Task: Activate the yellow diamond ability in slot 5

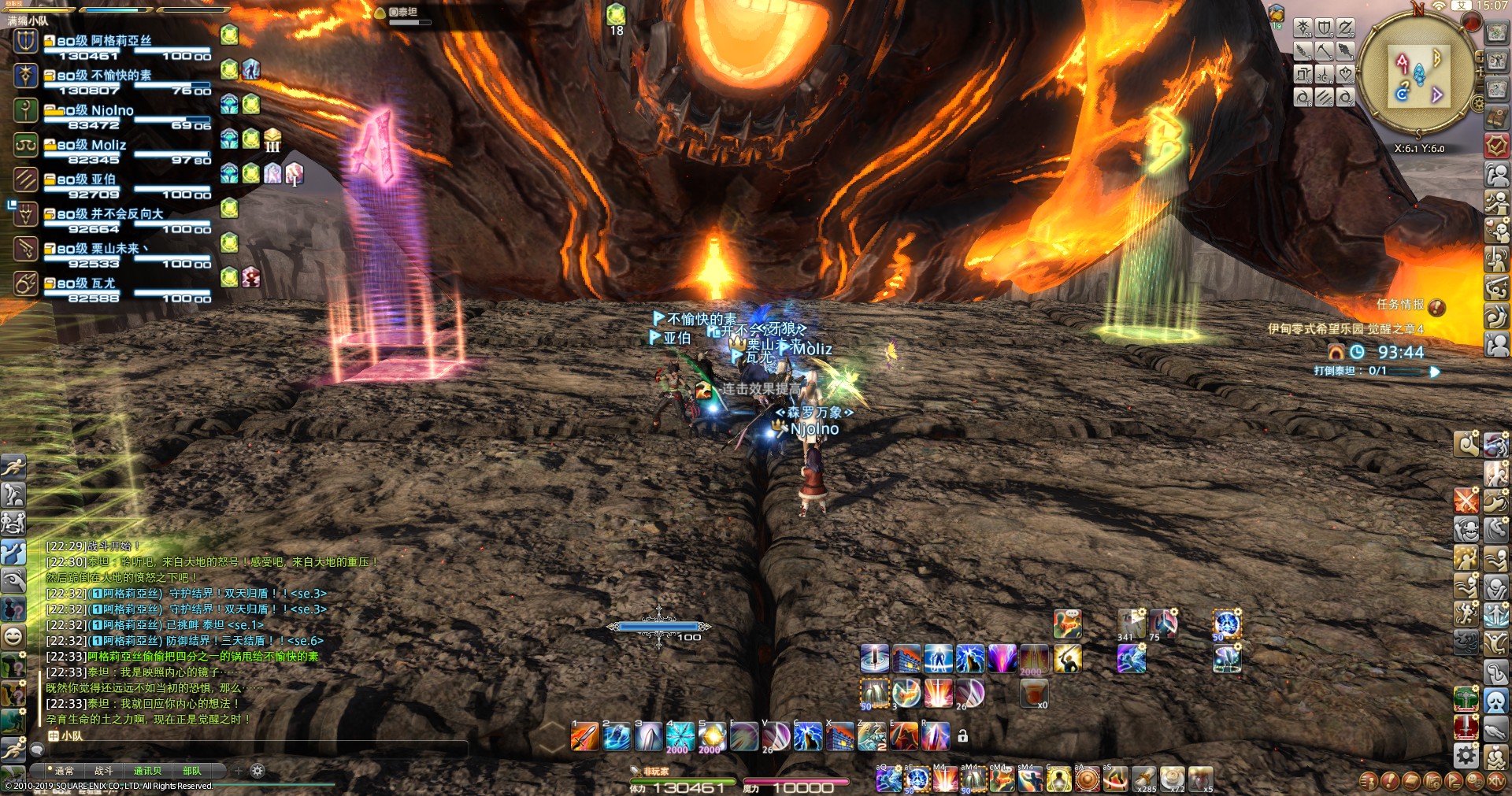Action: (x=712, y=737)
